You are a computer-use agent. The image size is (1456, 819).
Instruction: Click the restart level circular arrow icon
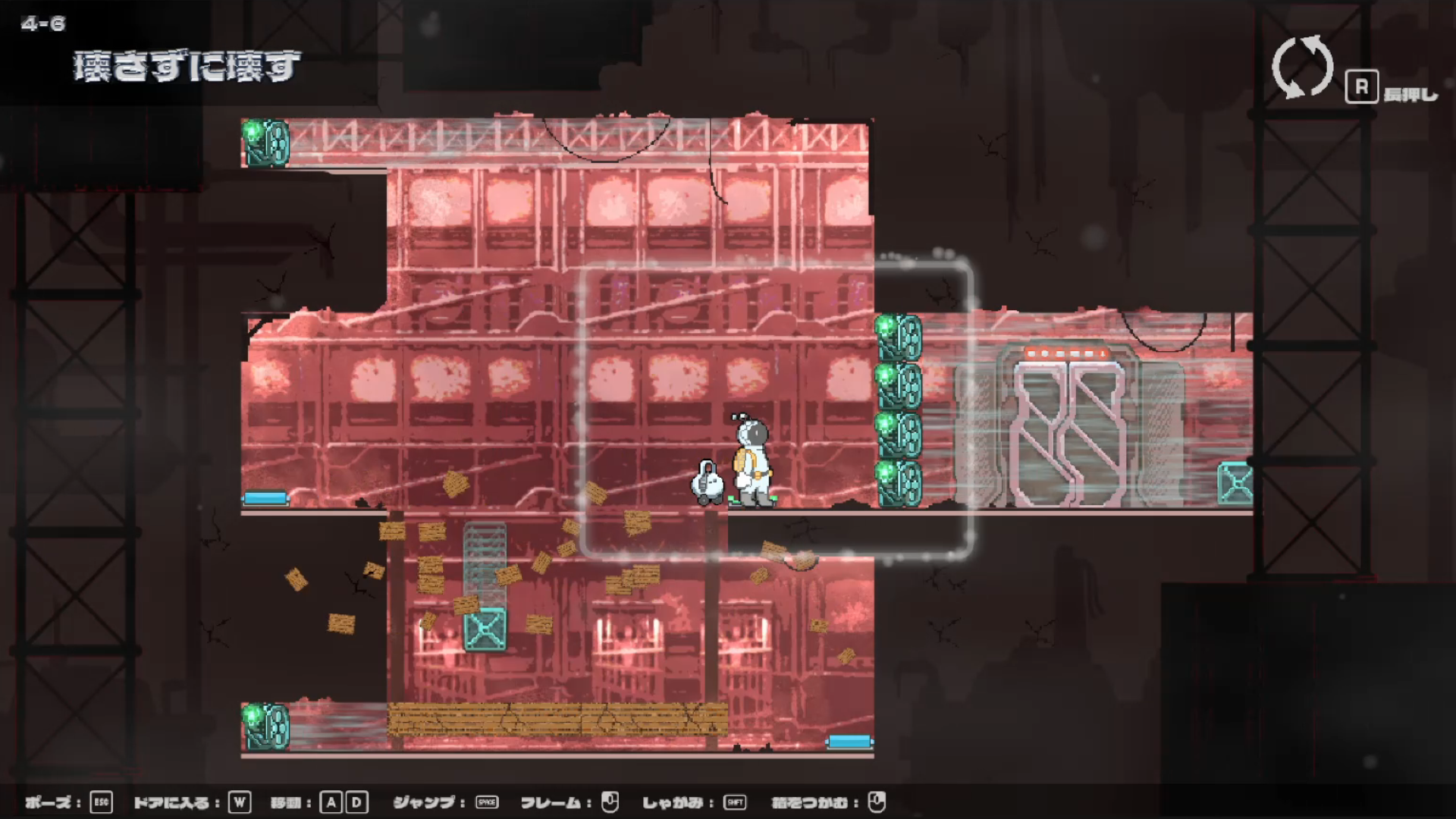[x=1301, y=68]
